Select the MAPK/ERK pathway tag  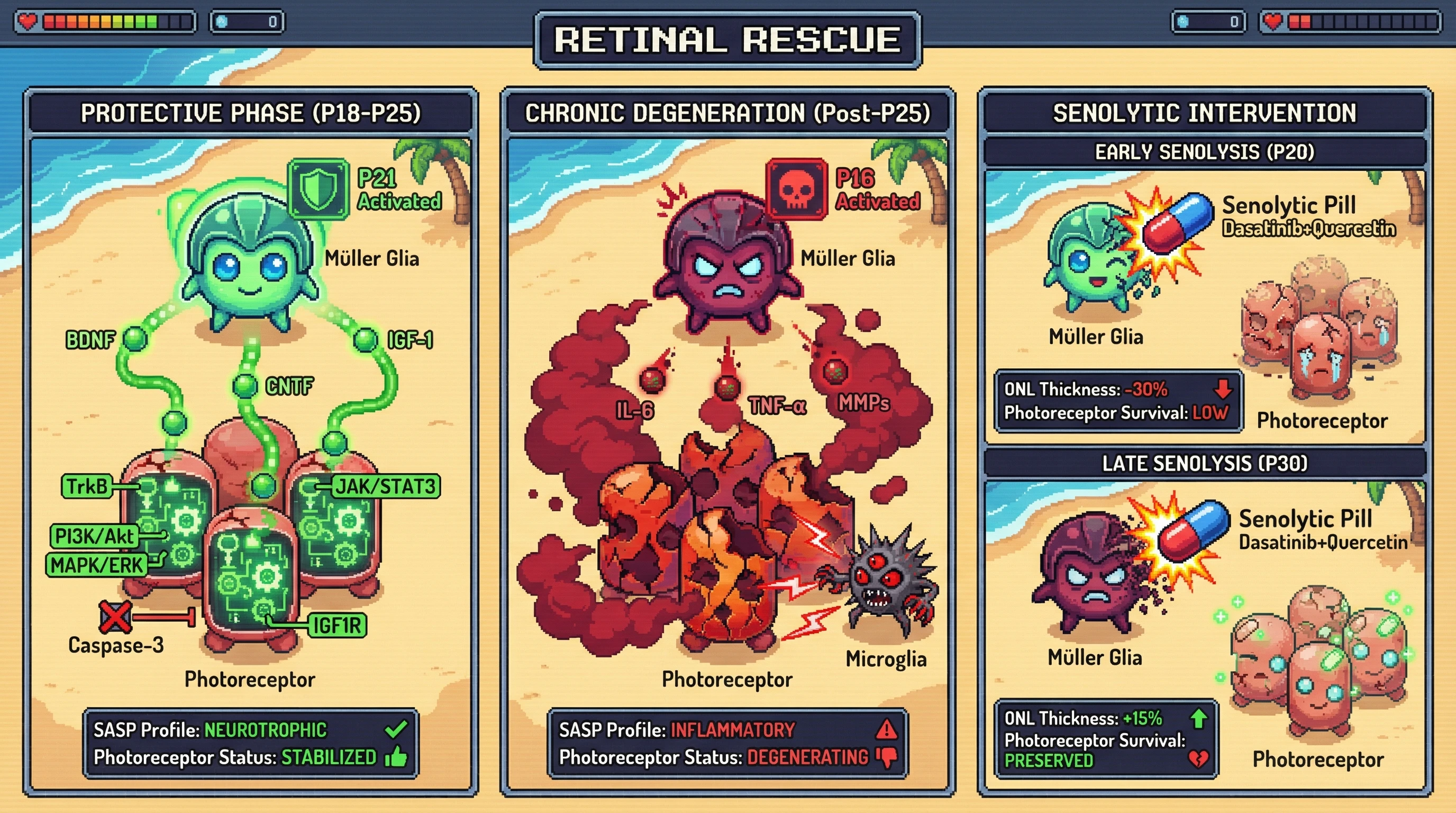tap(97, 565)
